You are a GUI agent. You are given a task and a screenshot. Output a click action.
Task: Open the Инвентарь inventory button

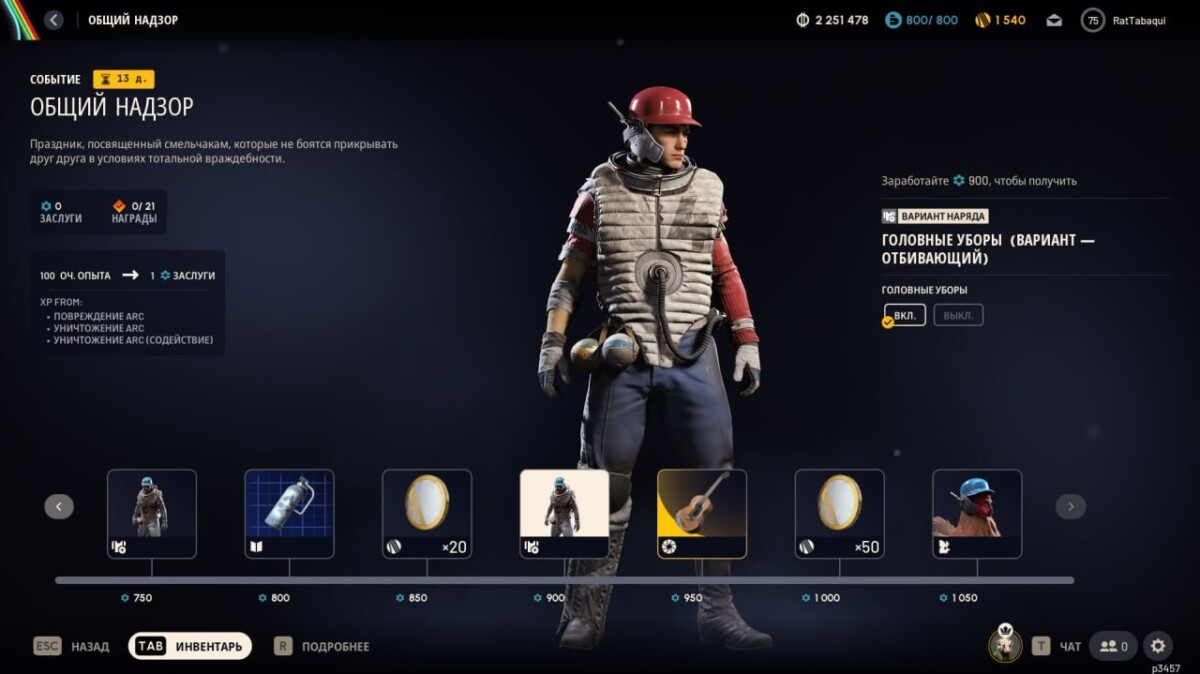(190, 646)
